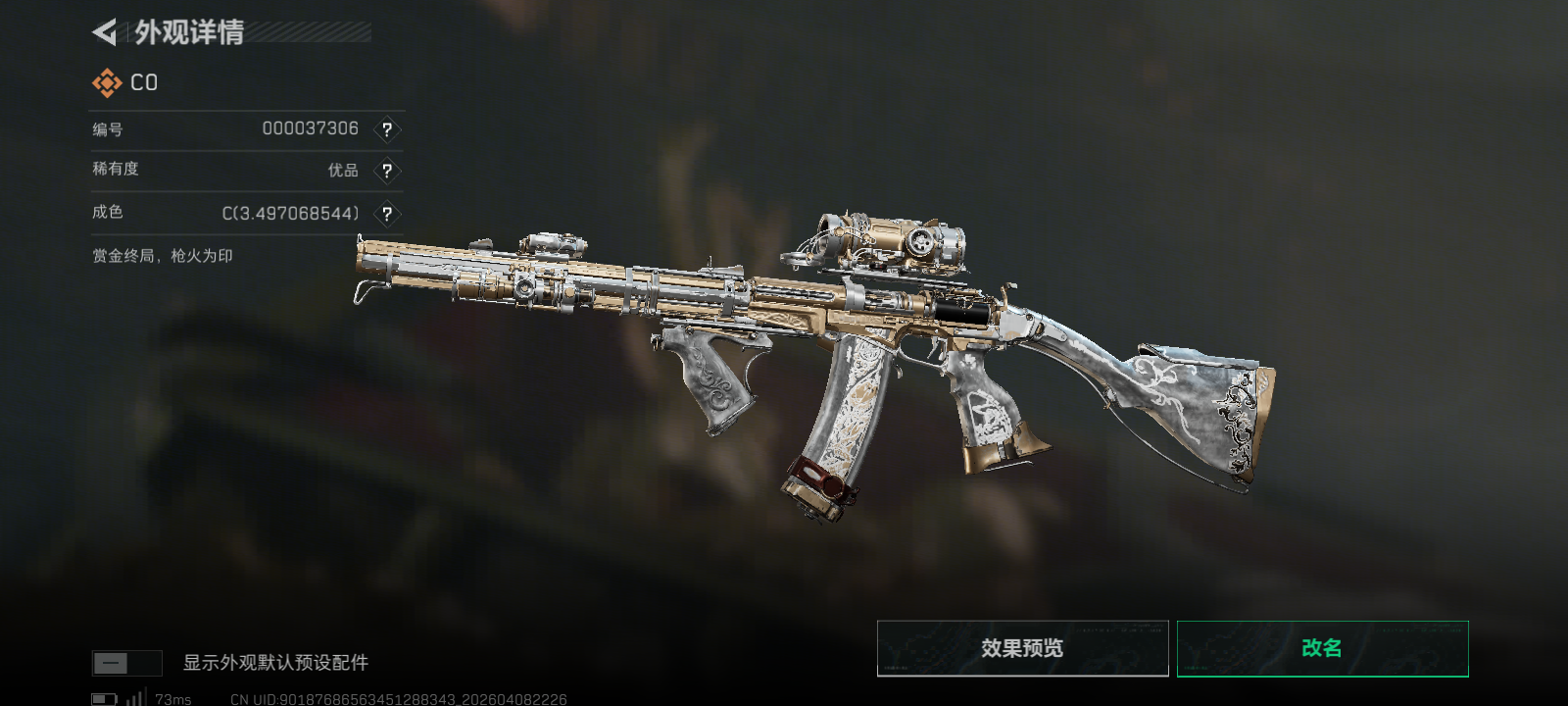Show the 稀有度 rarity help tooltip
The width and height of the screenshot is (1568, 706).
[387, 171]
